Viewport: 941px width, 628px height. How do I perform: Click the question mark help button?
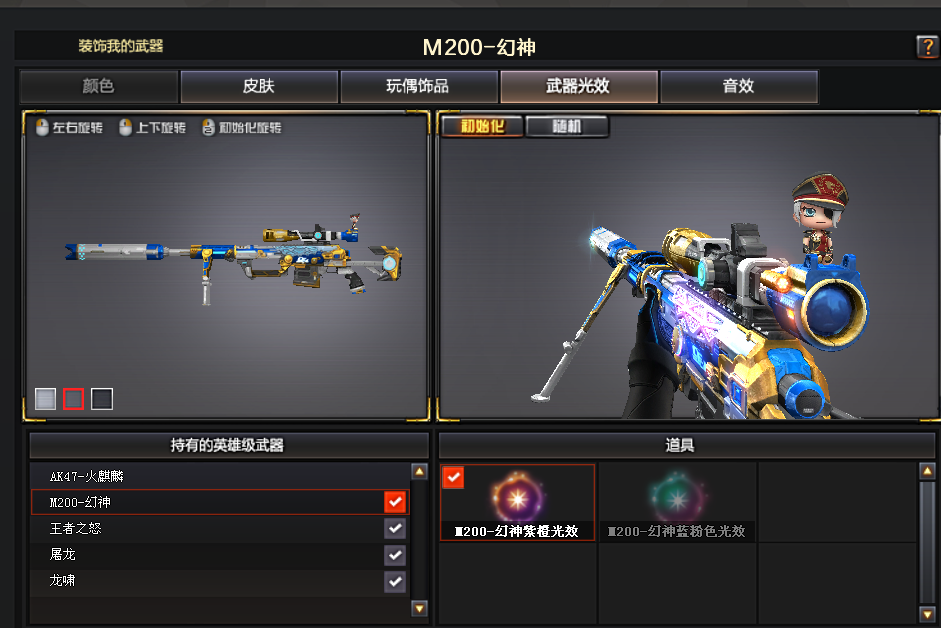pyautogui.click(x=926, y=47)
